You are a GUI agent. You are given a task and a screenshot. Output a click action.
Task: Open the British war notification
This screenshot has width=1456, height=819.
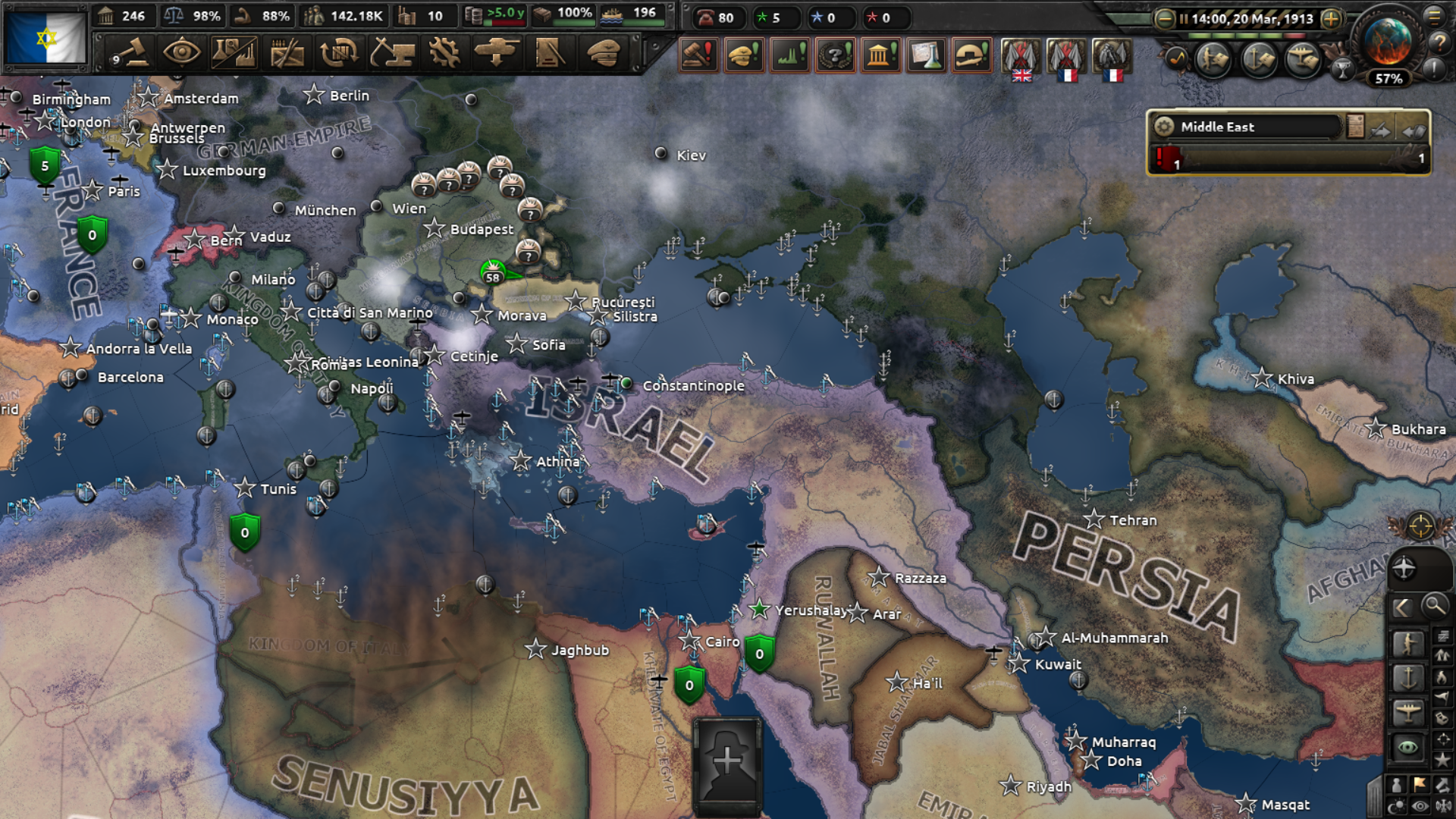pos(1021,58)
